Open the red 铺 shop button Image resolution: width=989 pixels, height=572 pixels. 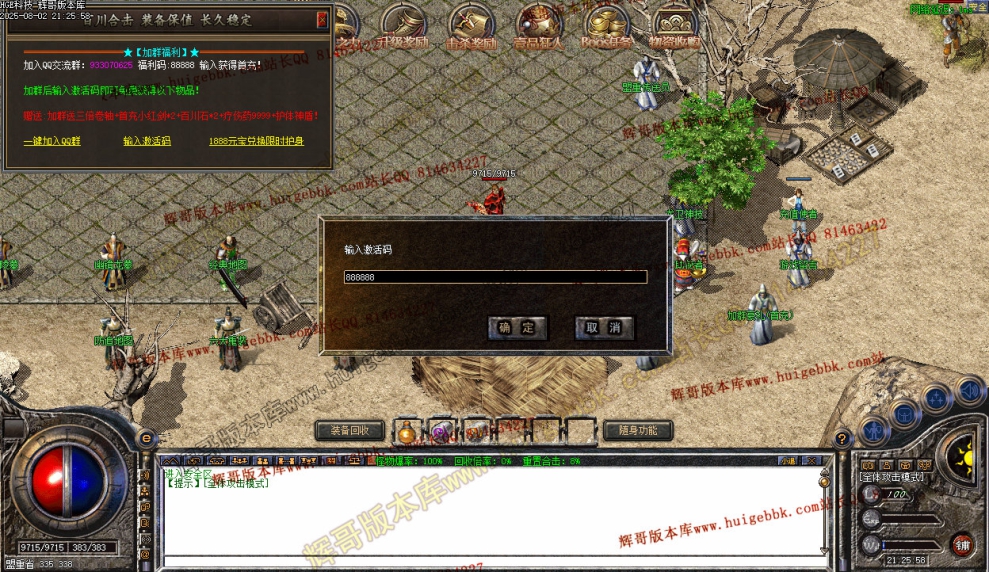[962, 544]
